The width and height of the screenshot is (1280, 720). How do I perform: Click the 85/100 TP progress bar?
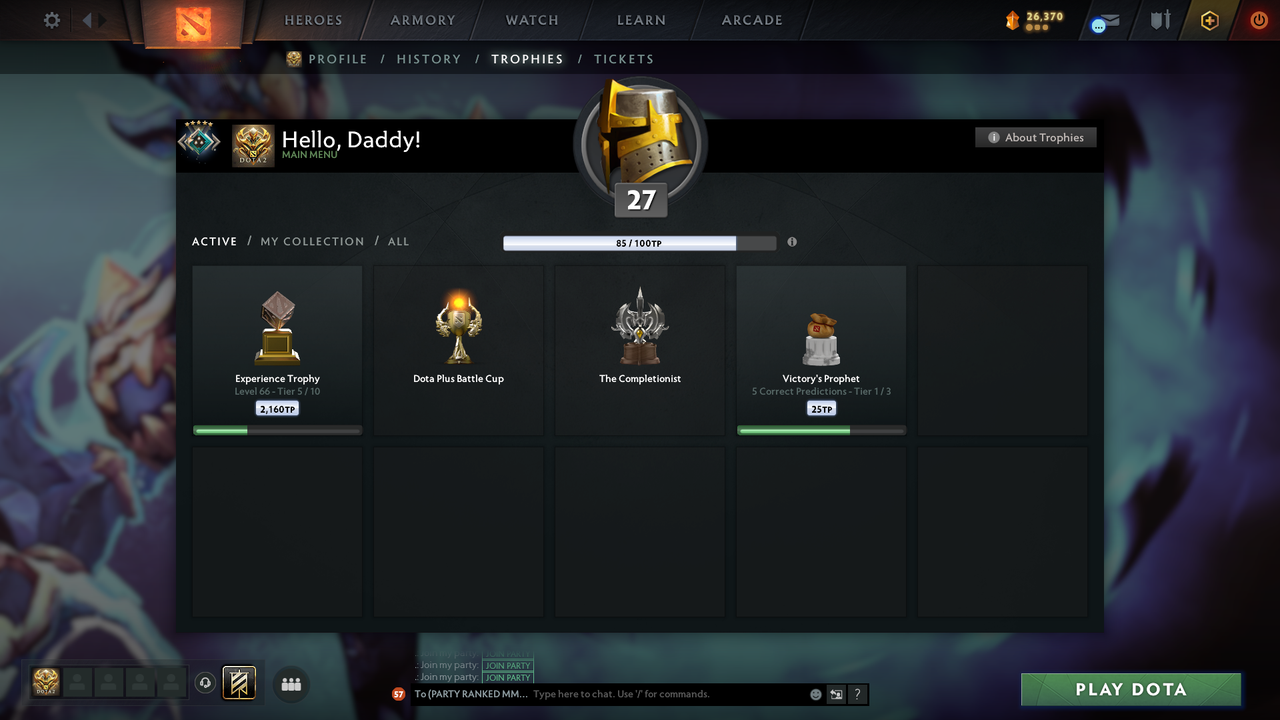coord(620,243)
